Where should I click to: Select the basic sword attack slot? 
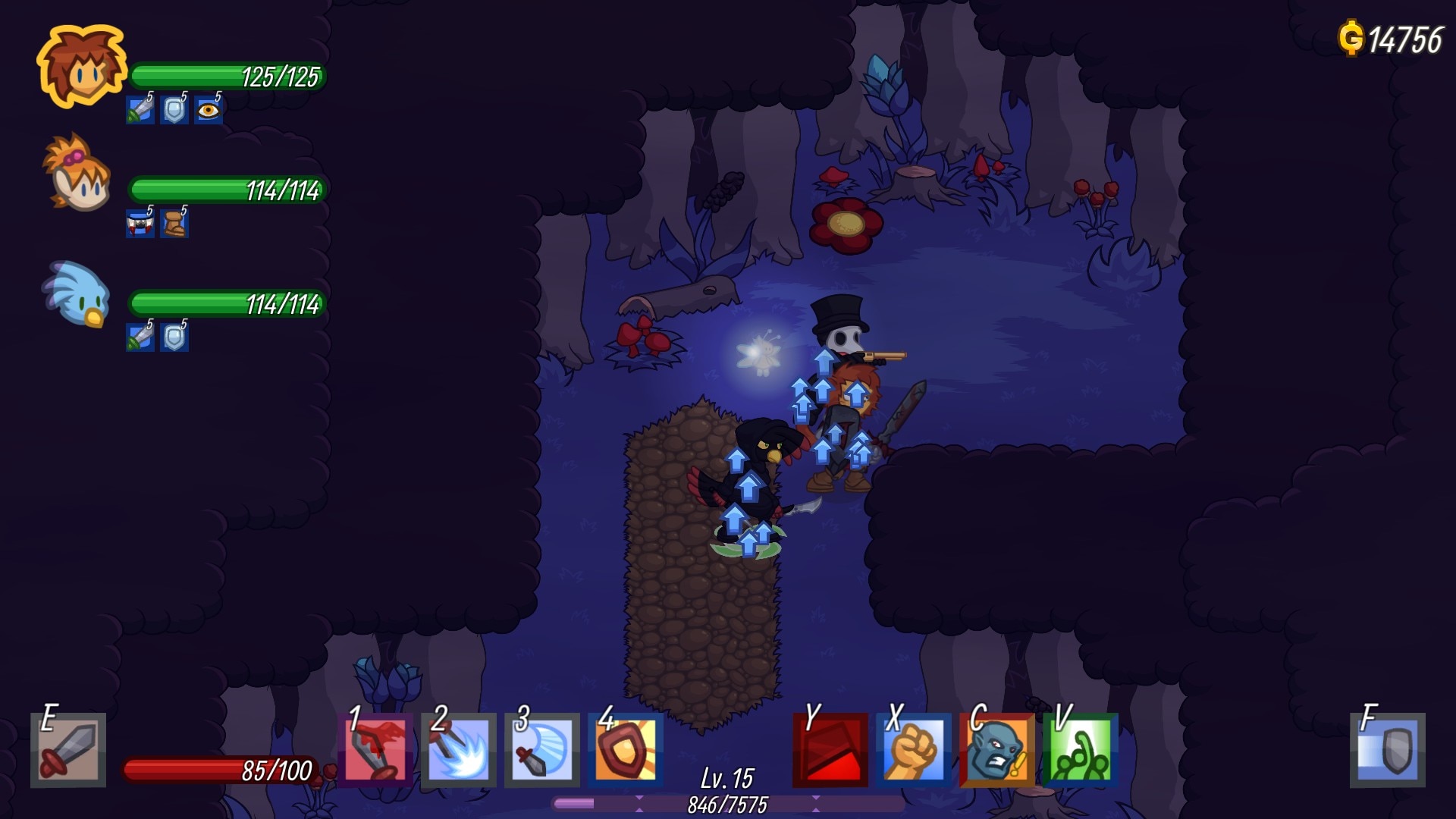pos(68,750)
